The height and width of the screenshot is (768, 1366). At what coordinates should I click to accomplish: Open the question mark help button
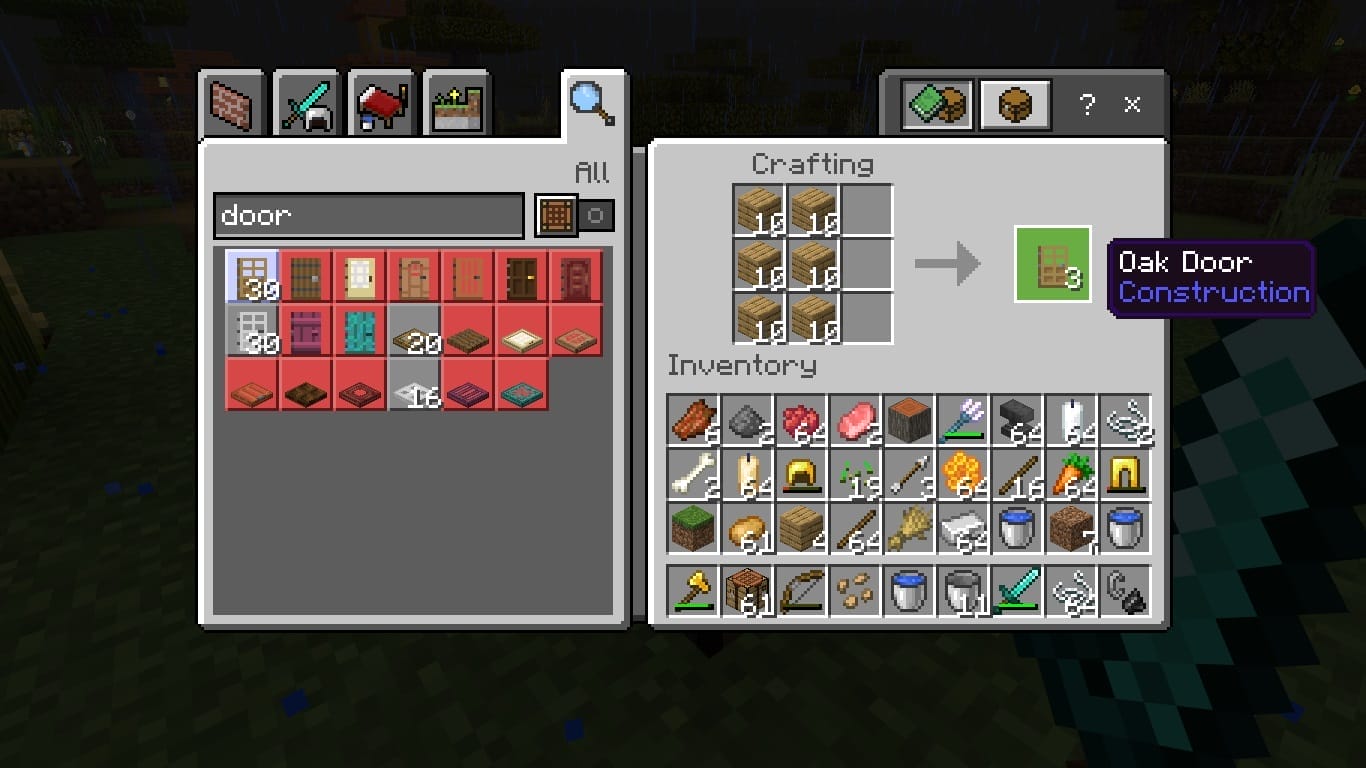(1087, 105)
